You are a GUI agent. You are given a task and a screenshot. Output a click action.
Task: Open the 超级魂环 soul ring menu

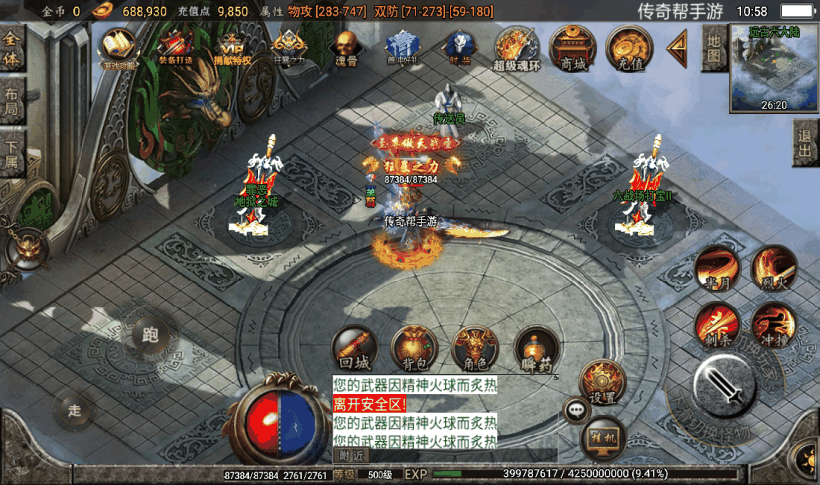pos(516,47)
